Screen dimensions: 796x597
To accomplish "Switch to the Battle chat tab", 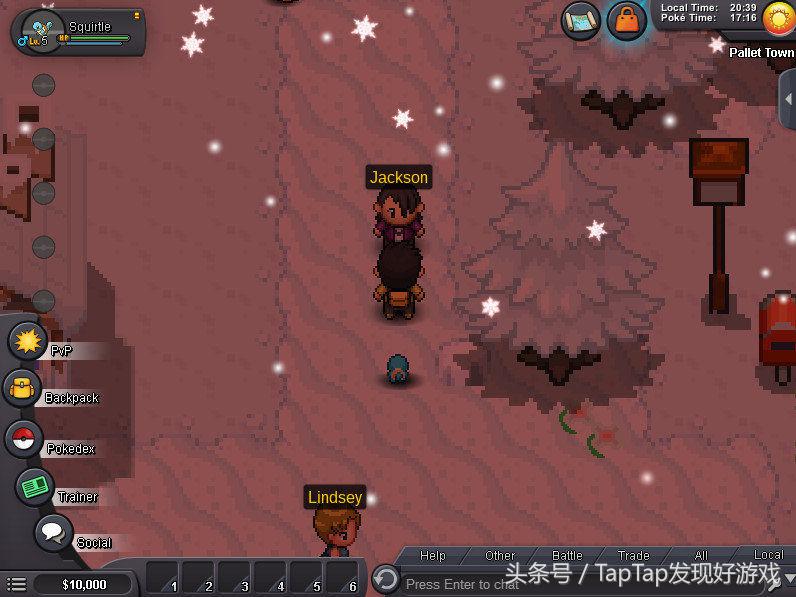I will pyautogui.click(x=567, y=556).
